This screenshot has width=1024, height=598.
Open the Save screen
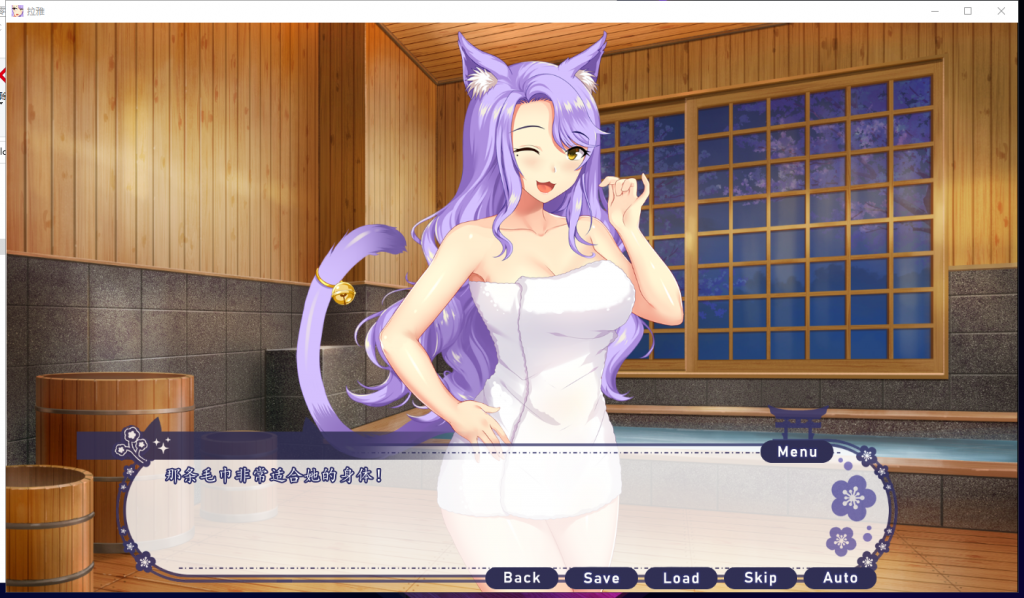[601, 578]
